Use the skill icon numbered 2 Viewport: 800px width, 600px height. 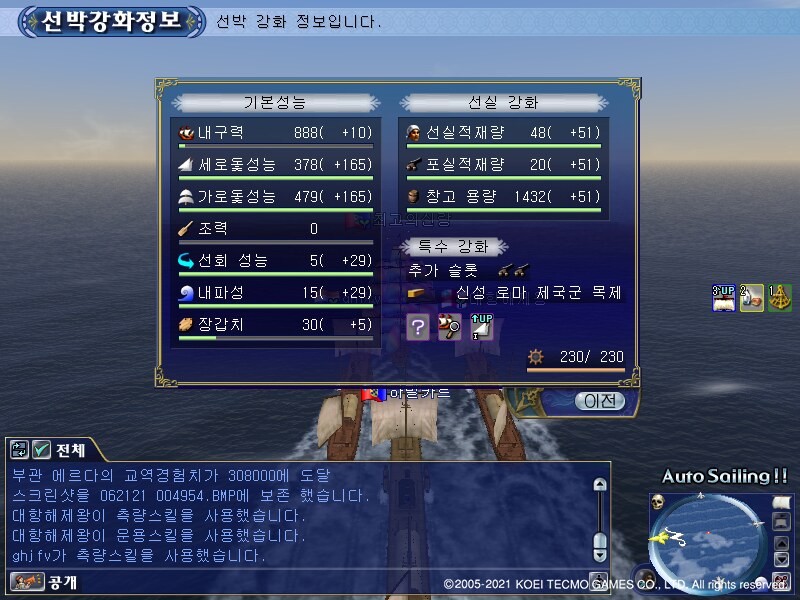click(x=751, y=297)
